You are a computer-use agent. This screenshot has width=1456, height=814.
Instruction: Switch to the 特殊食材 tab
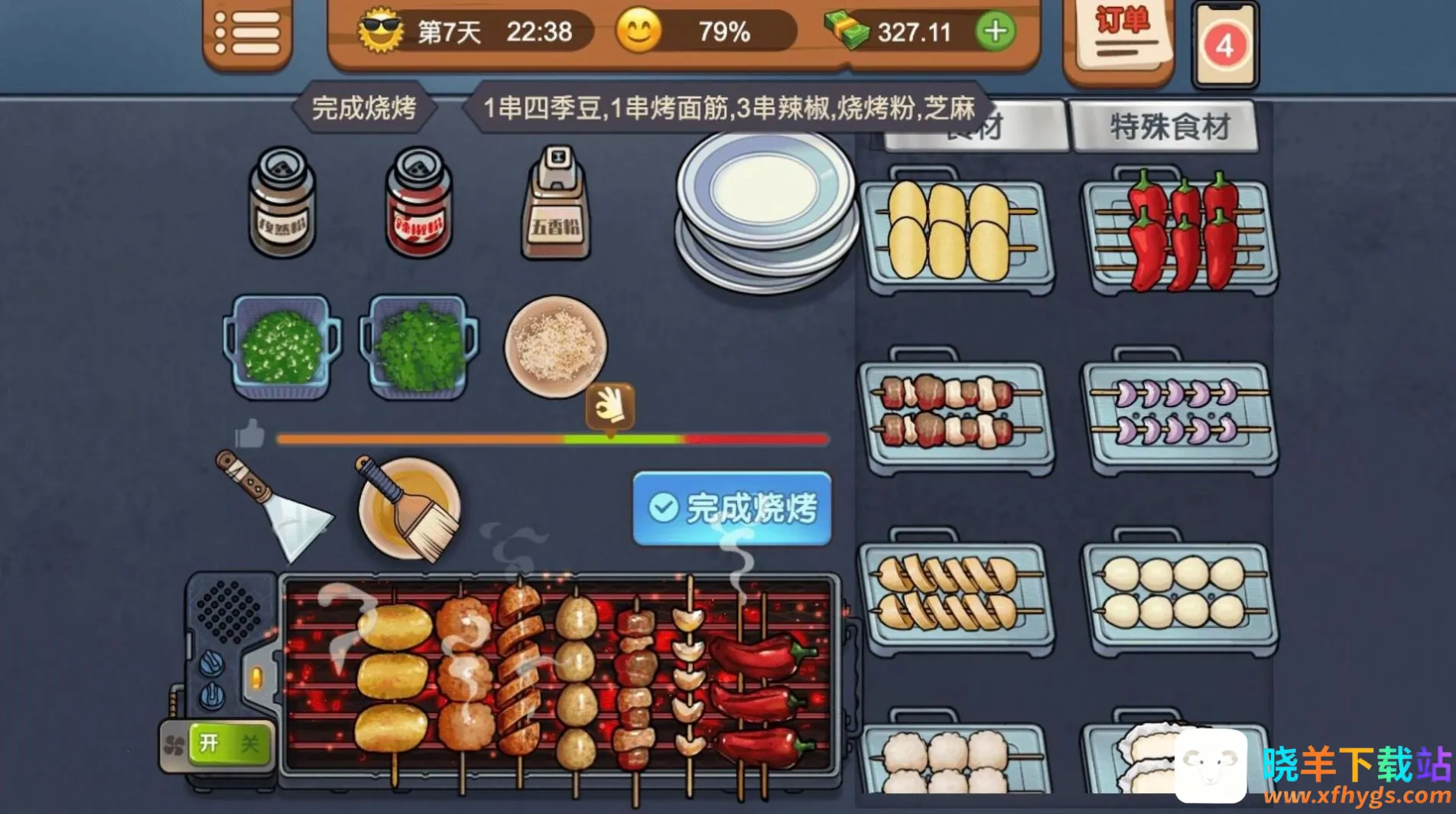(x=1167, y=127)
